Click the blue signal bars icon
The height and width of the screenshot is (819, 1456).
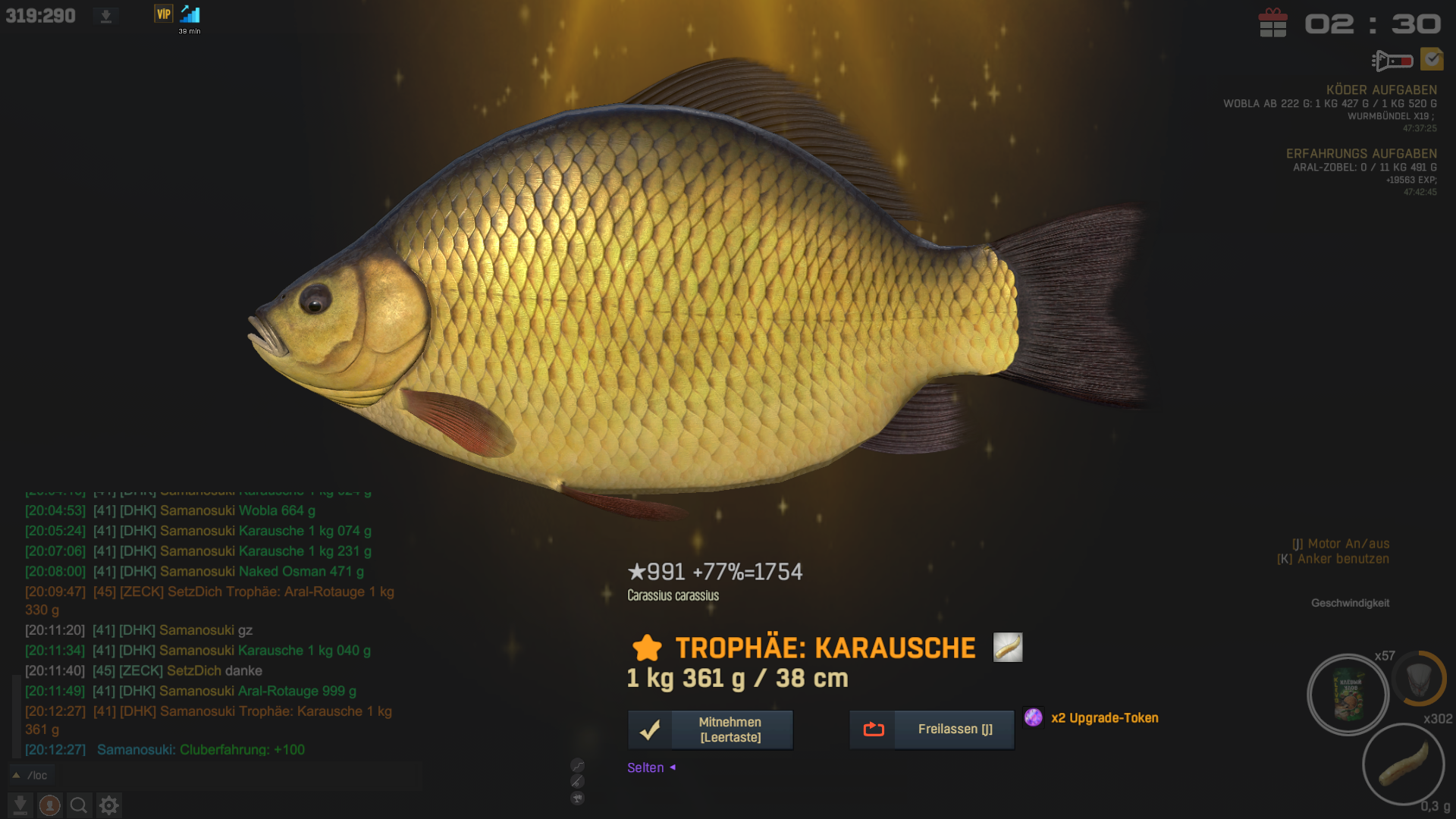[x=190, y=14]
